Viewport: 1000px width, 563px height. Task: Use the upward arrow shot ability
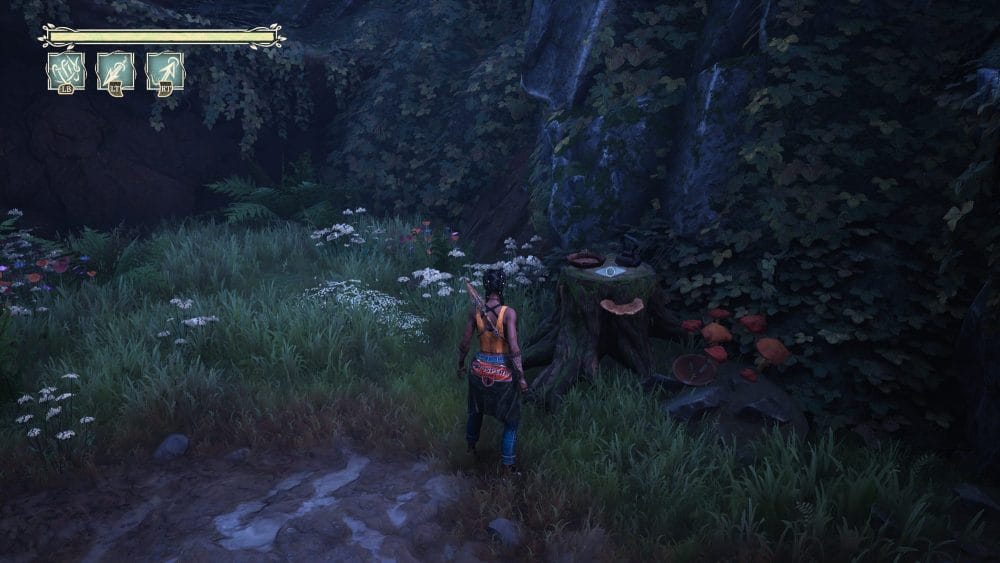165,71
